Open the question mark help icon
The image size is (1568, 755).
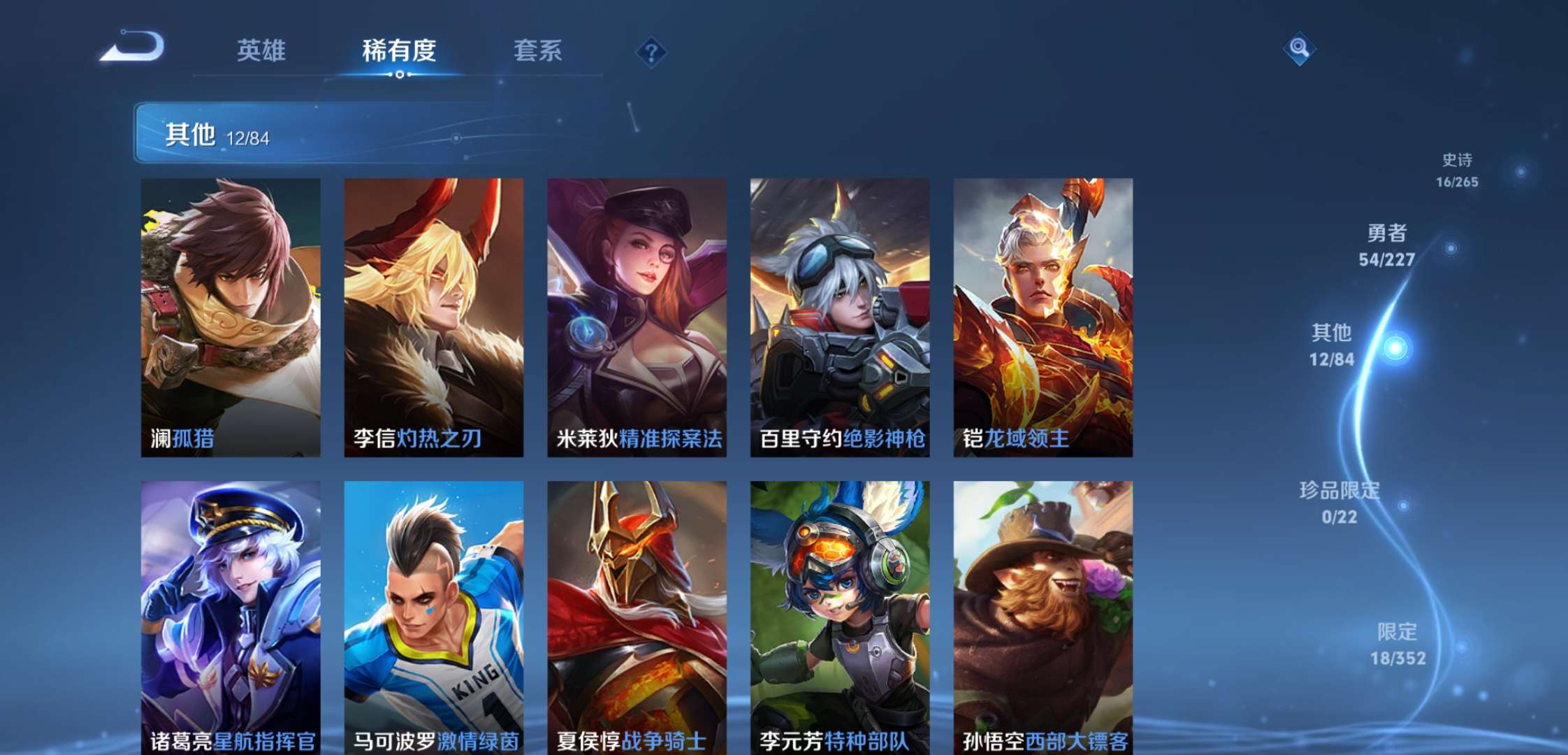click(651, 52)
